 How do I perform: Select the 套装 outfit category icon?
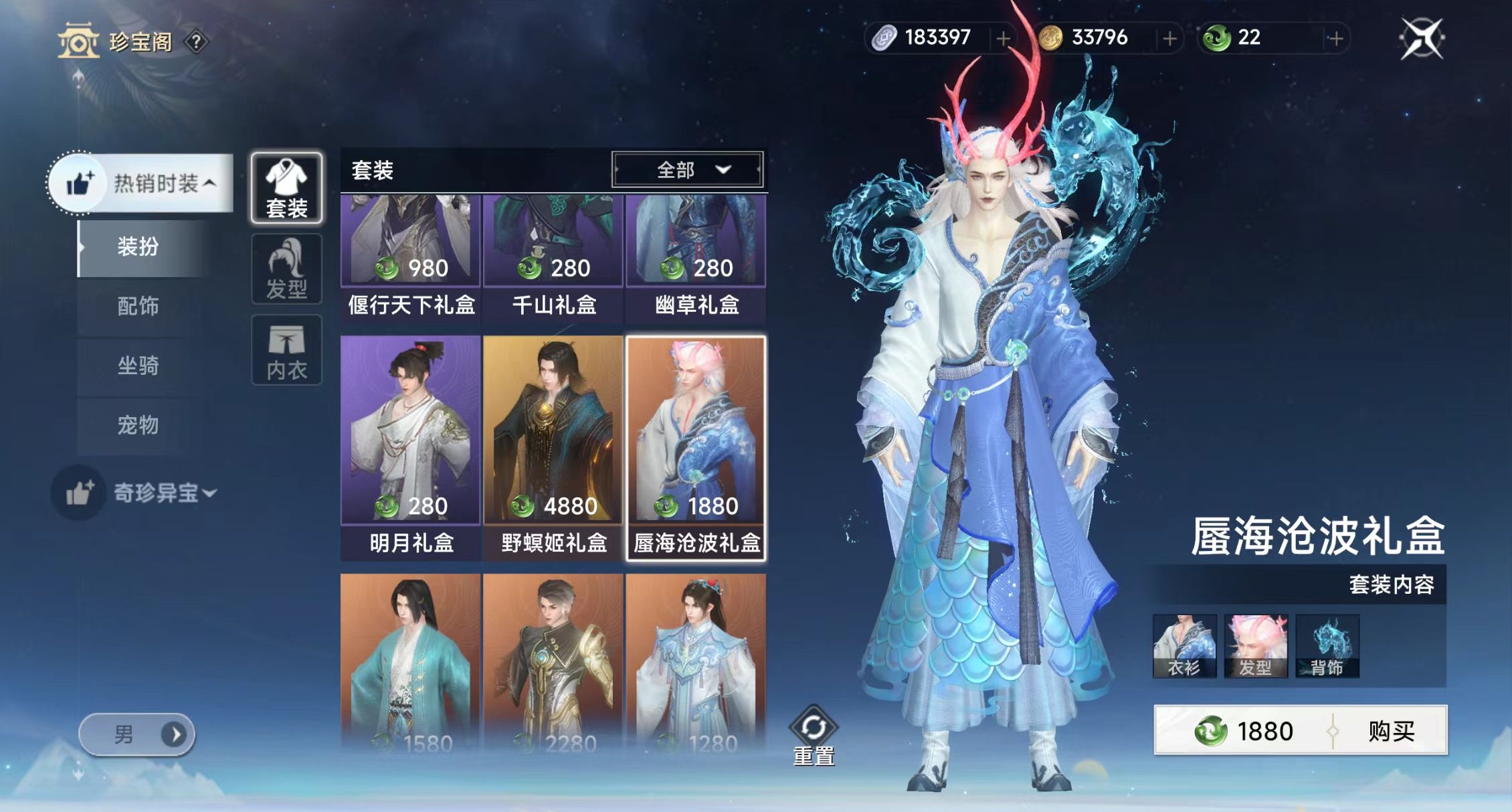(x=286, y=189)
